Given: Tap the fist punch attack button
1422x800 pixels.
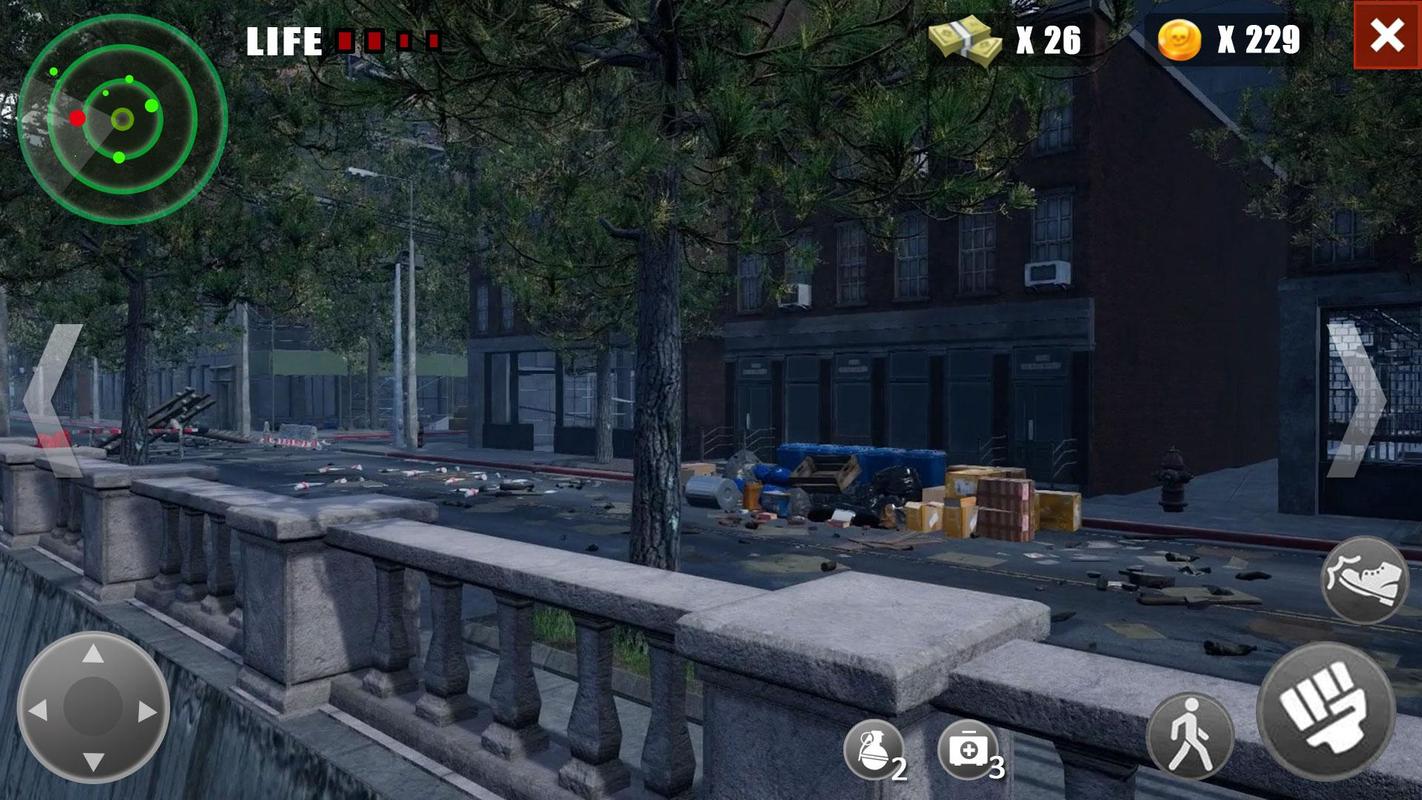Looking at the screenshot, I should tap(1325, 711).
